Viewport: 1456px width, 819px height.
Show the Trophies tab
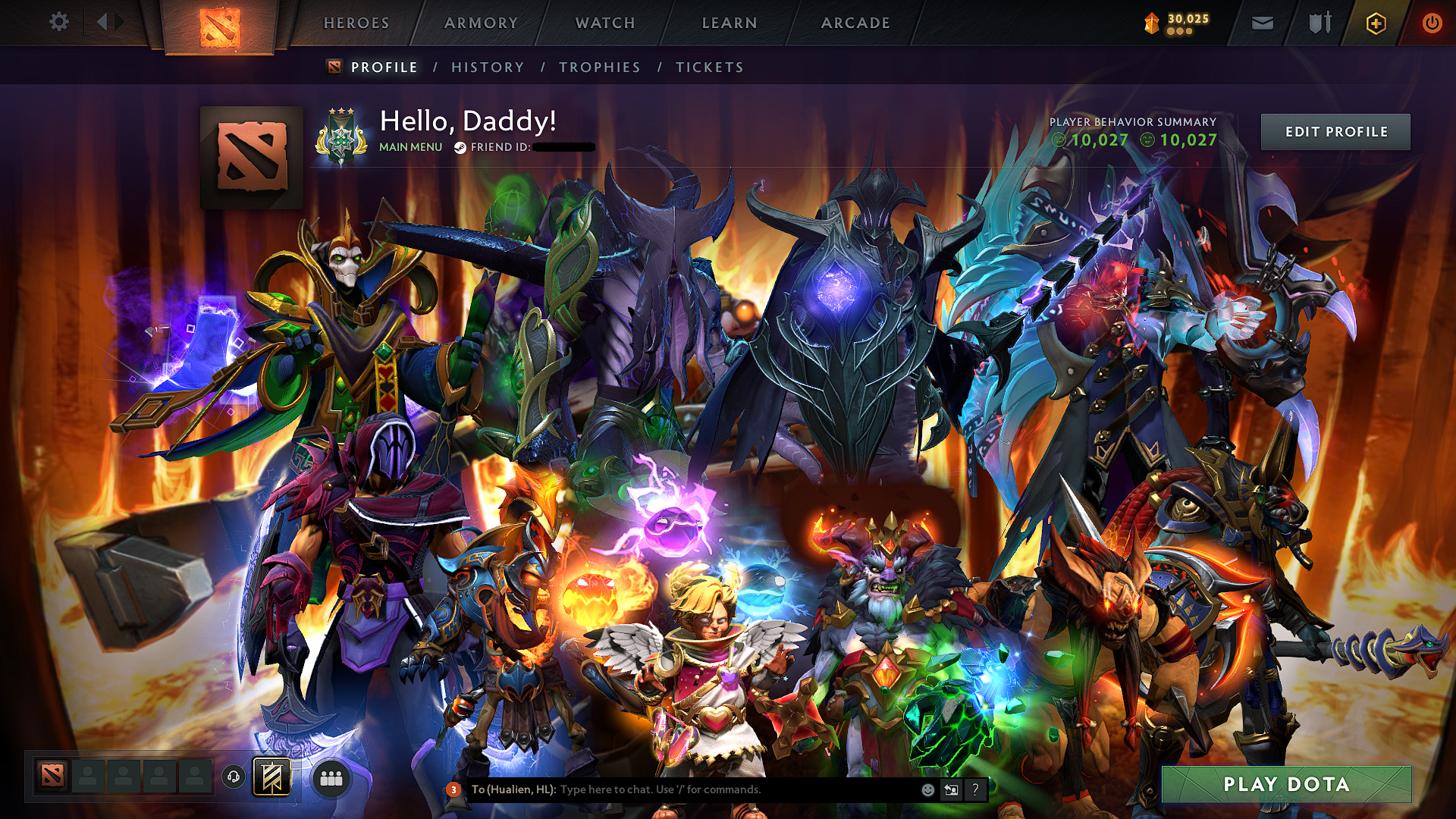coord(600,67)
